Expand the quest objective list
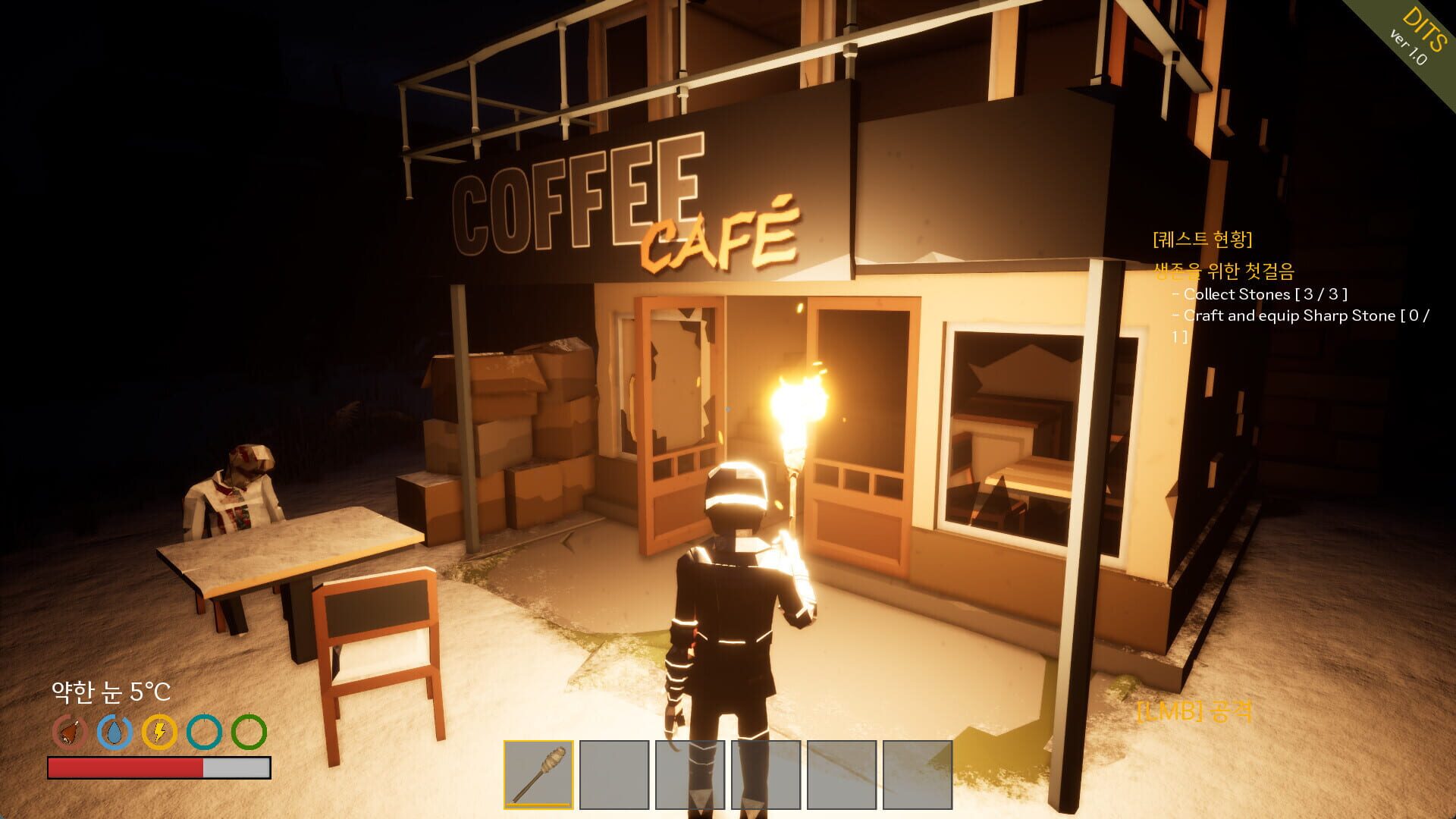Screen dimensions: 1456x819 (x=1266, y=306)
